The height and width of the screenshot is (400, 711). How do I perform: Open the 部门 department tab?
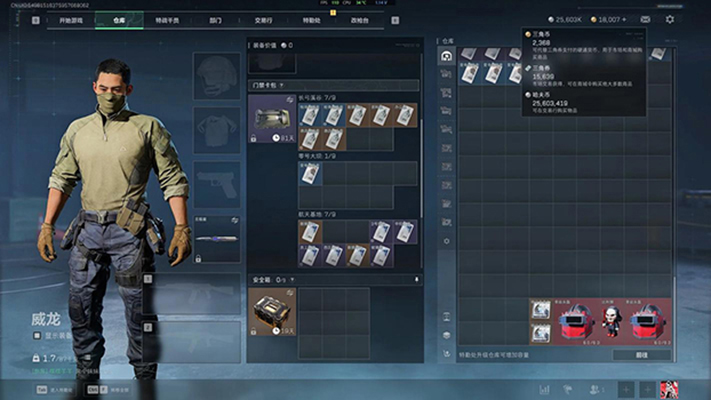[x=216, y=19]
